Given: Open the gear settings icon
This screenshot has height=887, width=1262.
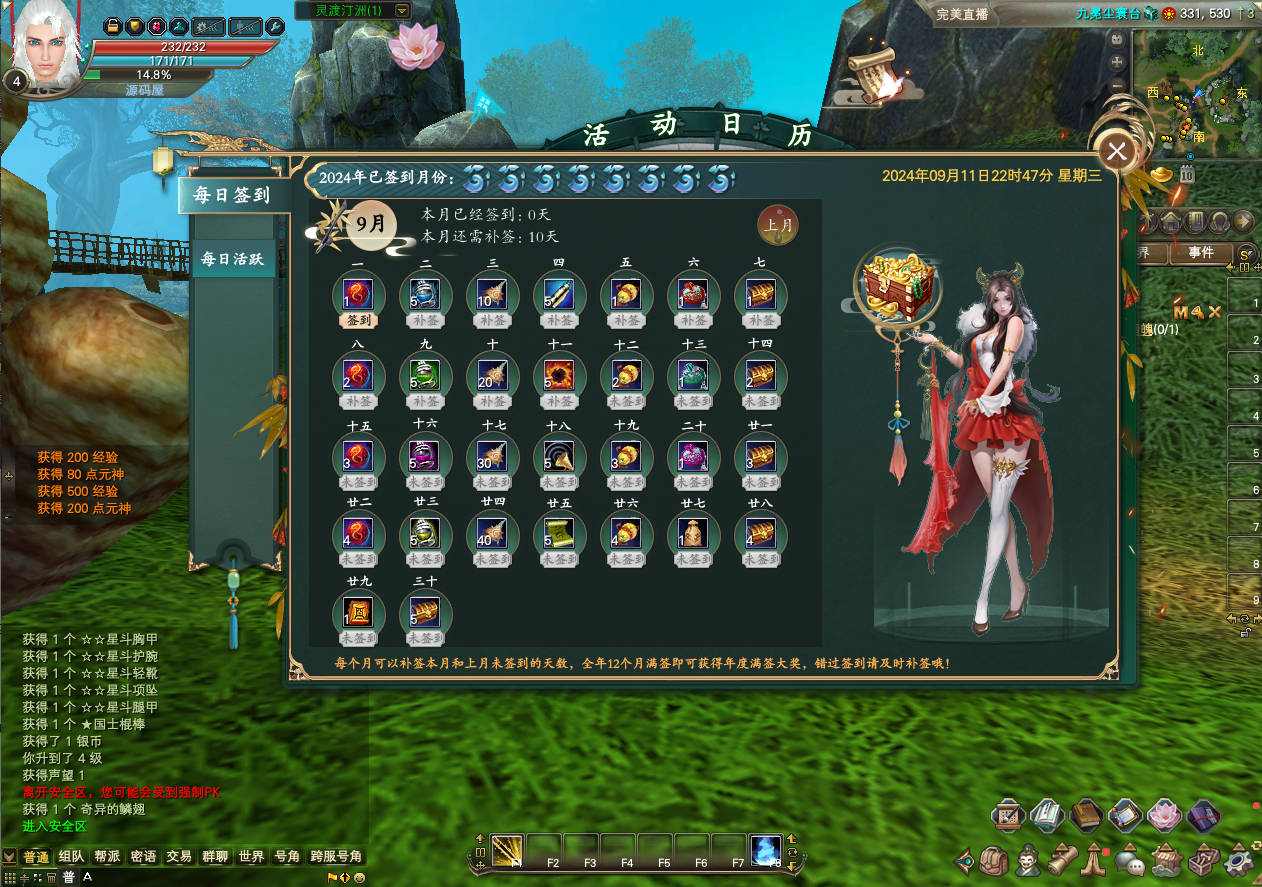Looking at the screenshot, I should (x=1239, y=860).
